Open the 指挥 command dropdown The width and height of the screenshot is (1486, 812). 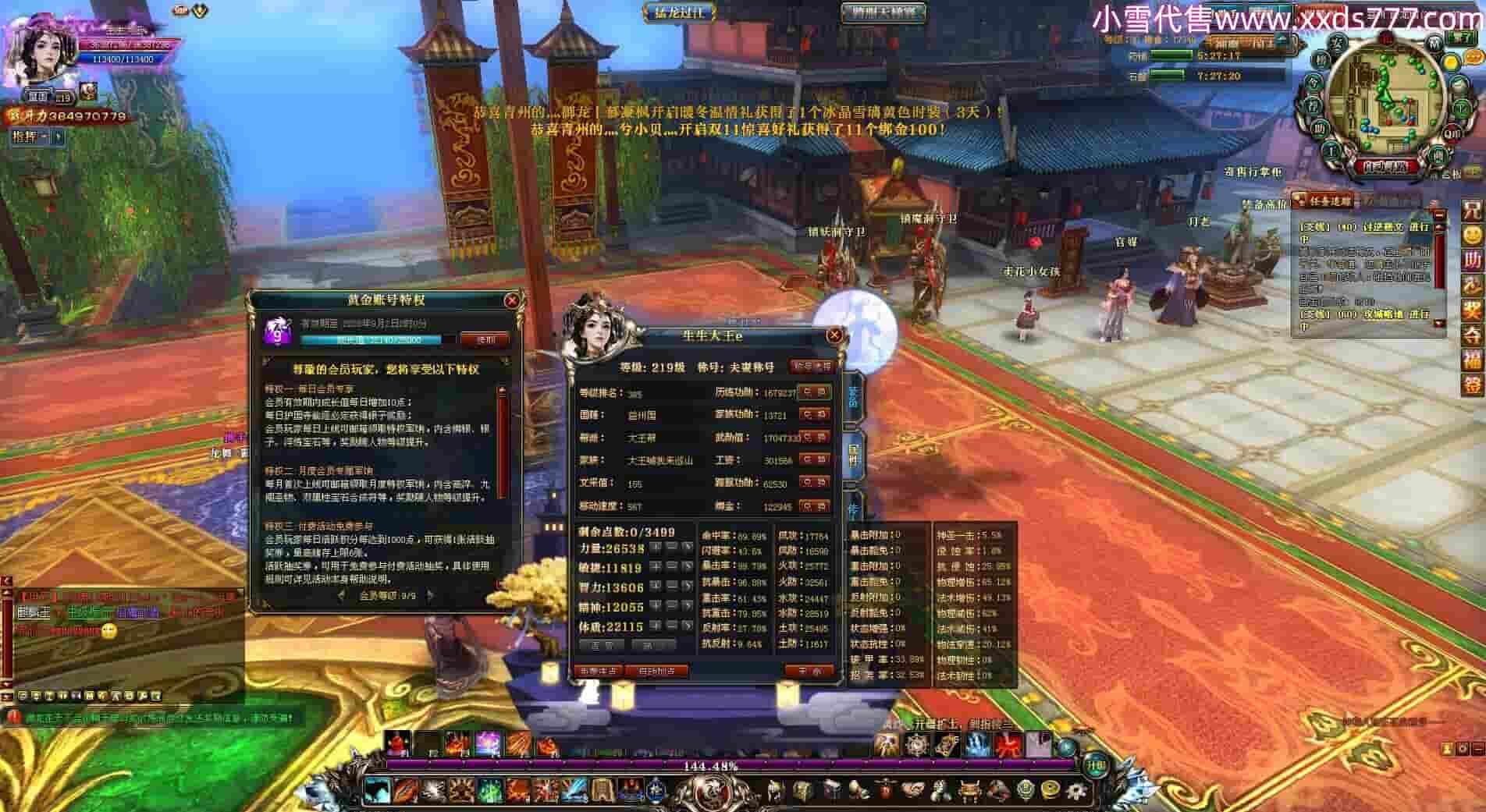pyautogui.click(x=30, y=137)
